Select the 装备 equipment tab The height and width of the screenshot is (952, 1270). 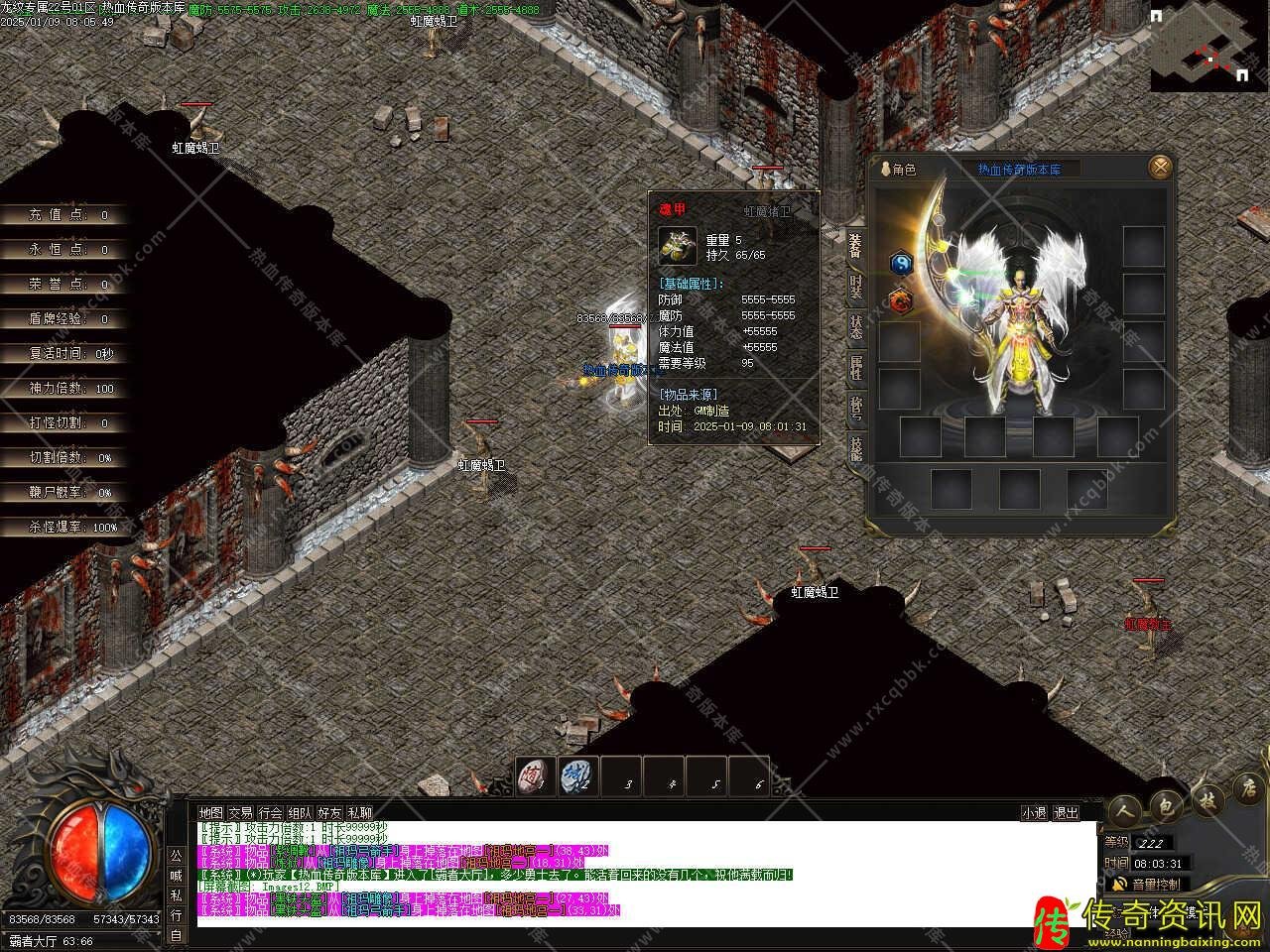coord(855,245)
